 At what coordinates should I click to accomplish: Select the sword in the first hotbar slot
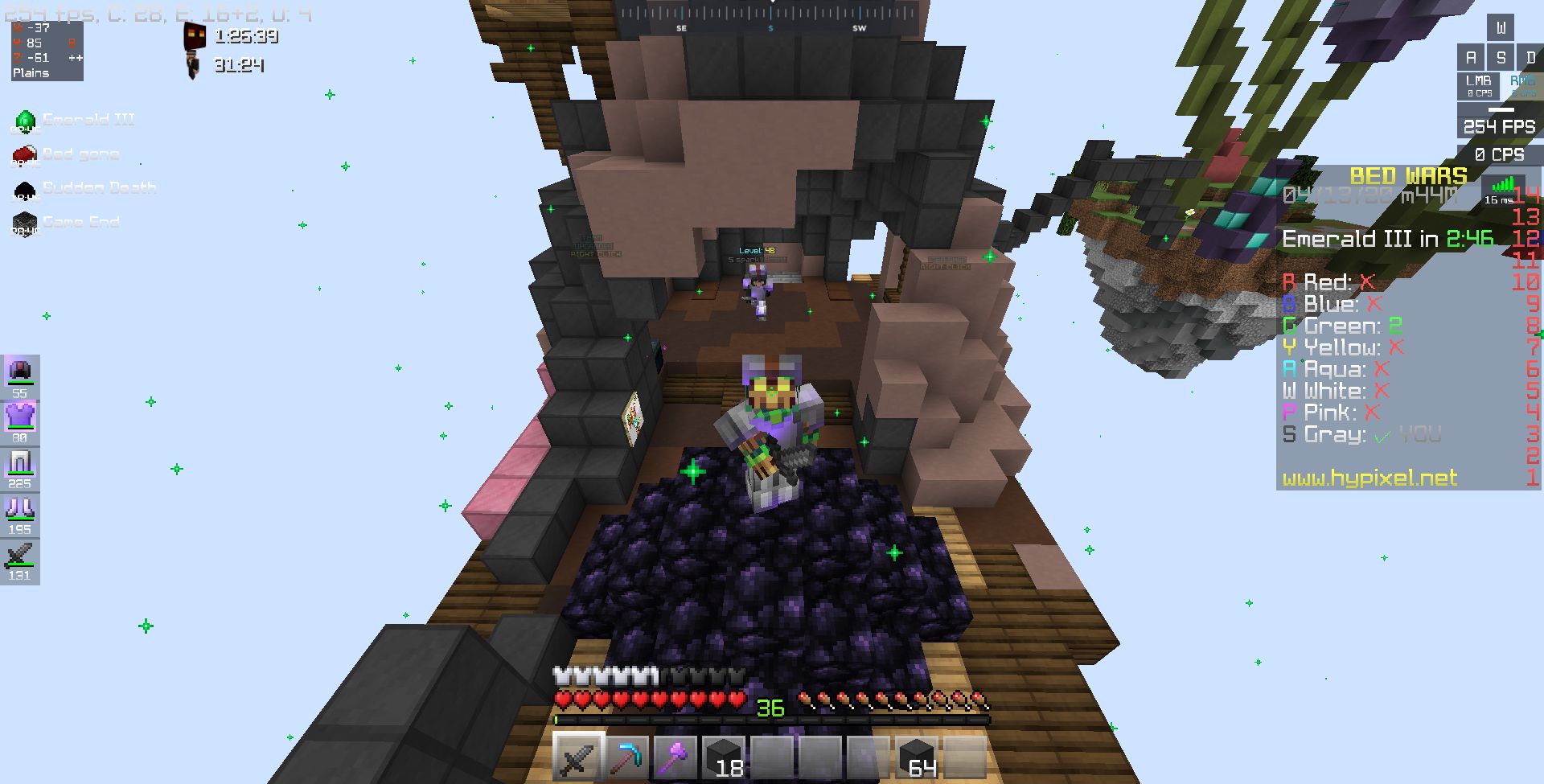(578, 755)
